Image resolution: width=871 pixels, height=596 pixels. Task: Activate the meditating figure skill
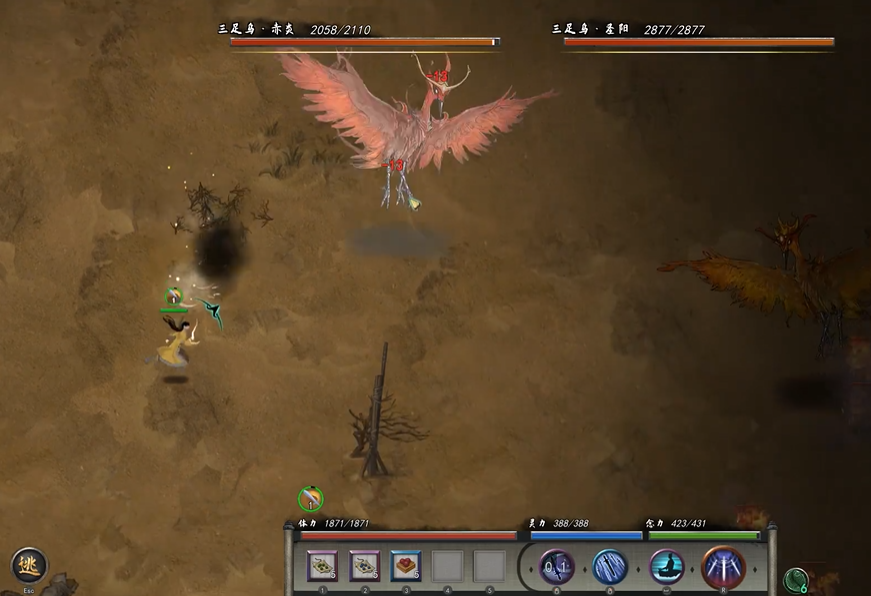[667, 567]
